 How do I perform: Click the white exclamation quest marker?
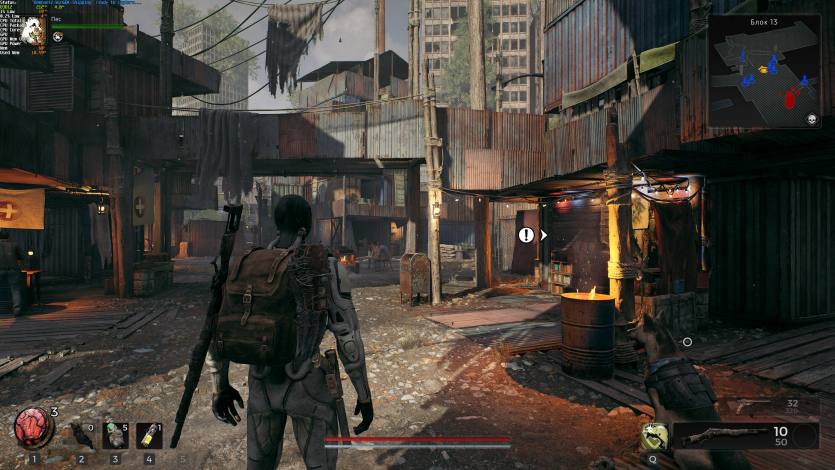coord(526,235)
